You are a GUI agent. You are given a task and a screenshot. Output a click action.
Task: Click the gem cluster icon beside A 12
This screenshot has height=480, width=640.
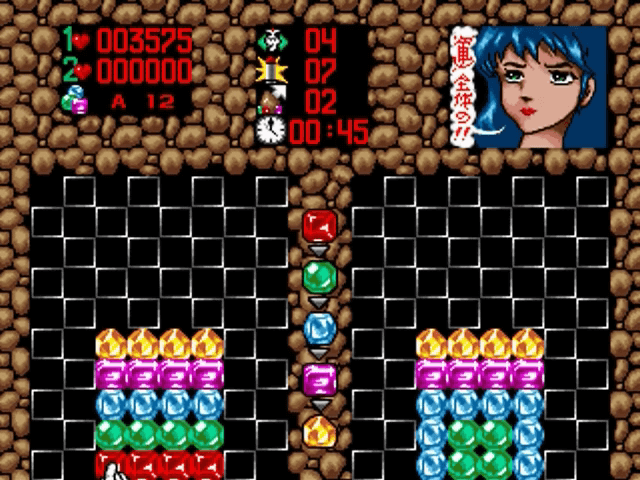click(77, 99)
